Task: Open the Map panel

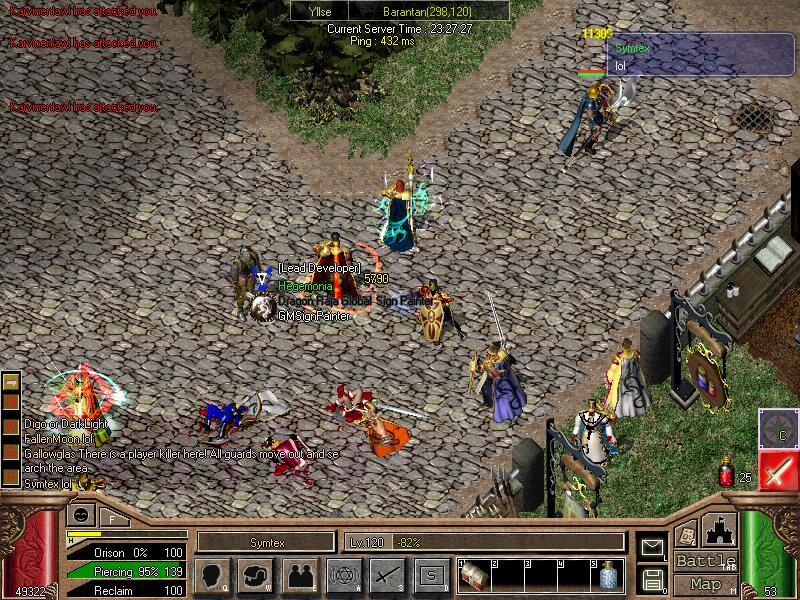Action: coord(705,584)
